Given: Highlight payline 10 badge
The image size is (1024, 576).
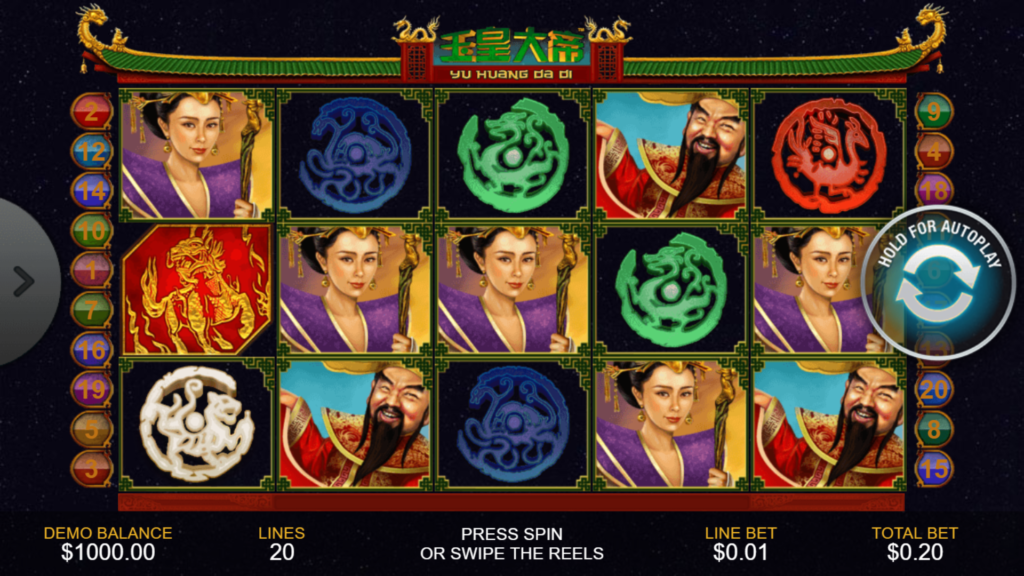Looking at the screenshot, I should (91, 230).
